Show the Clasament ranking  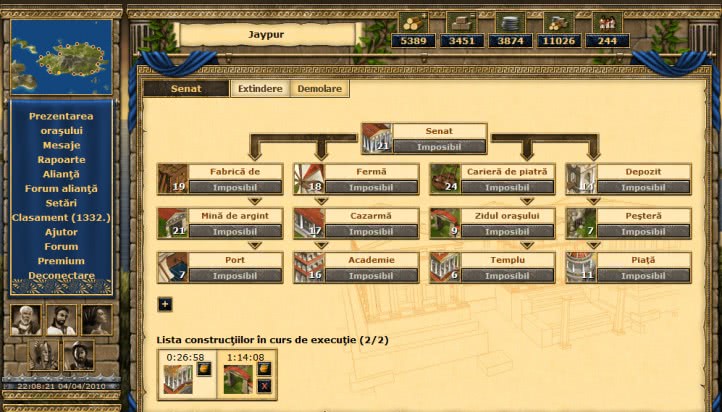pyautogui.click(x=61, y=218)
